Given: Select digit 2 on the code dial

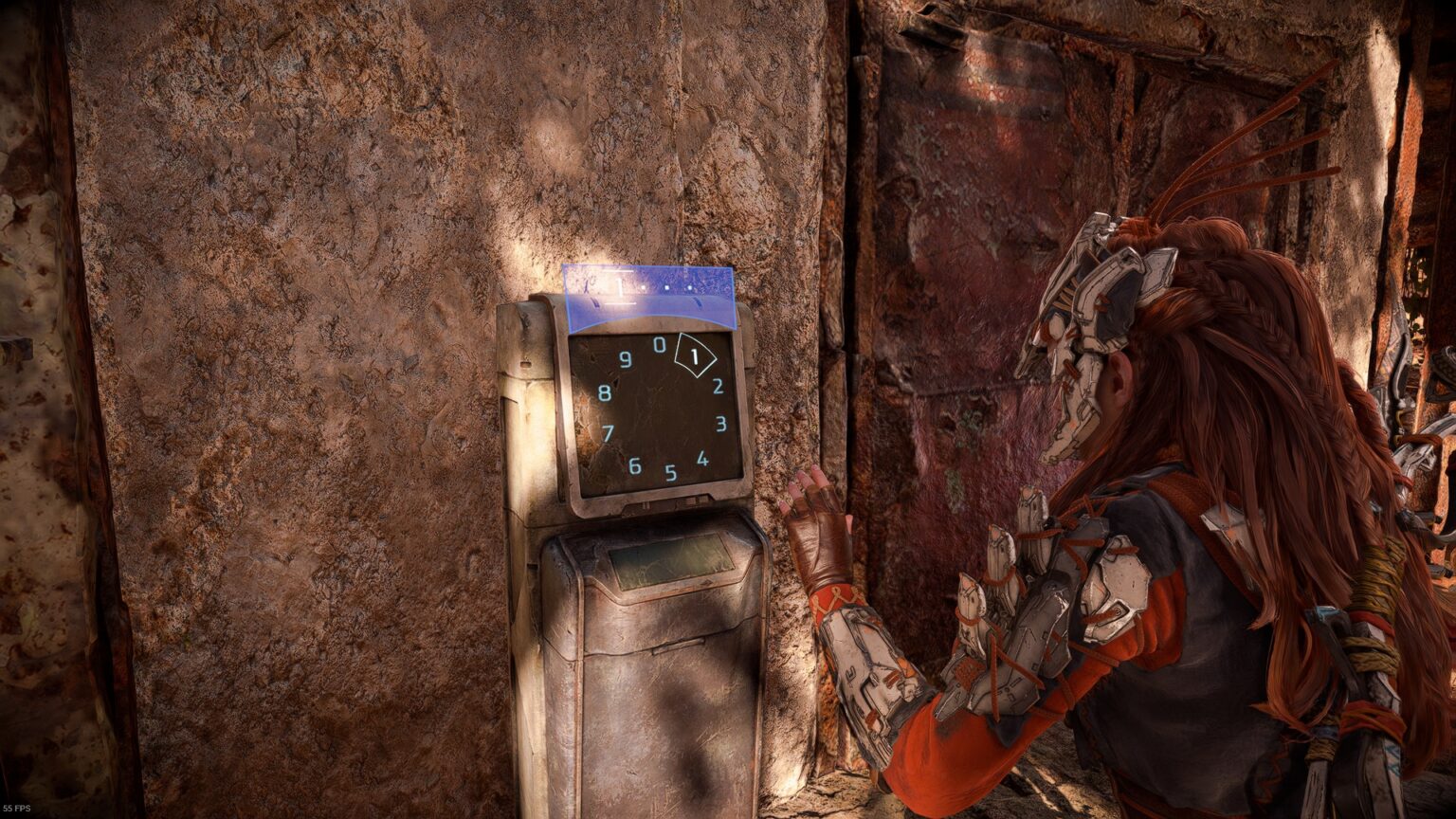Looking at the screenshot, I should (719, 386).
